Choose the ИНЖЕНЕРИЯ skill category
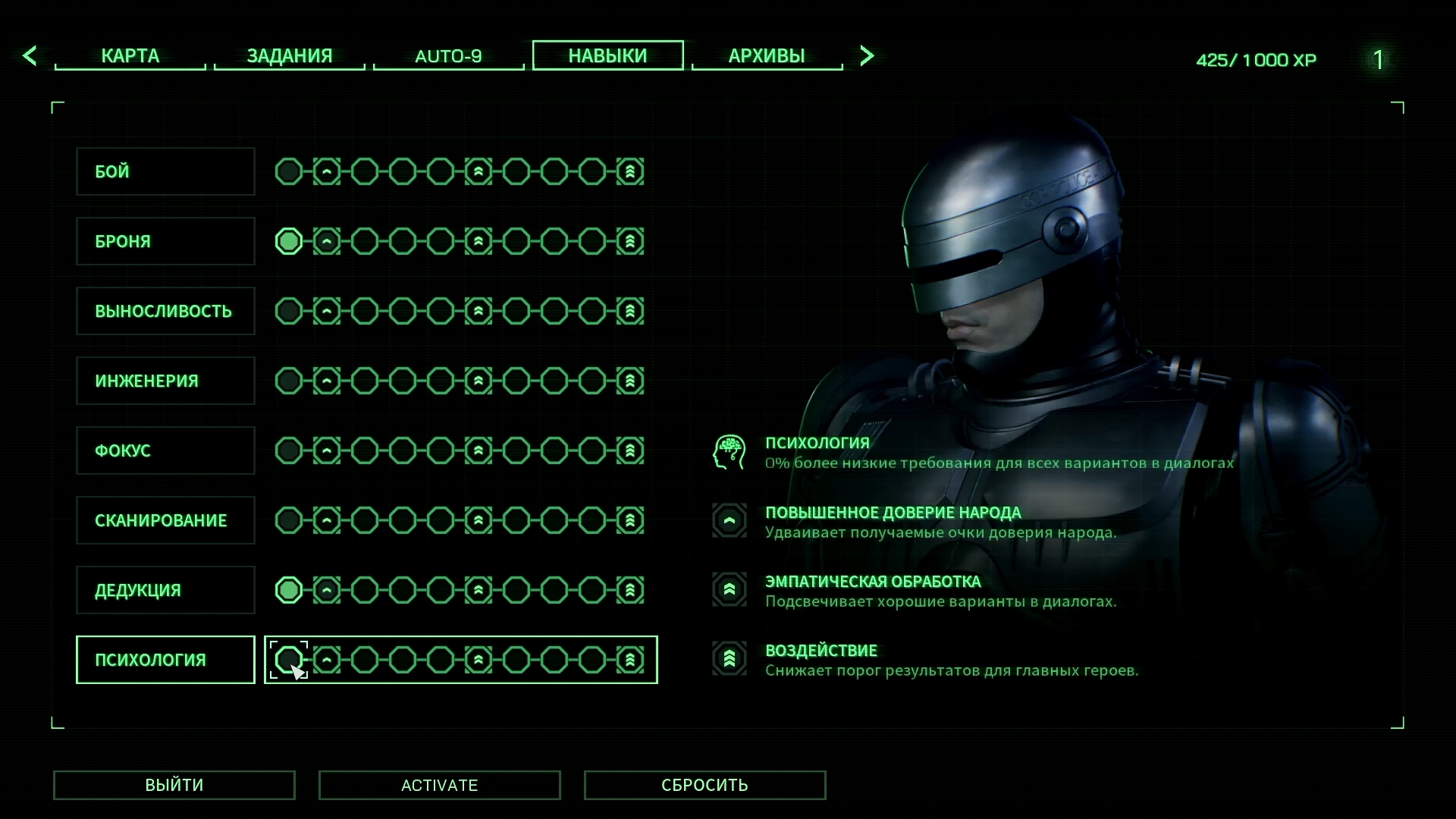This screenshot has height=819, width=1456. [165, 381]
